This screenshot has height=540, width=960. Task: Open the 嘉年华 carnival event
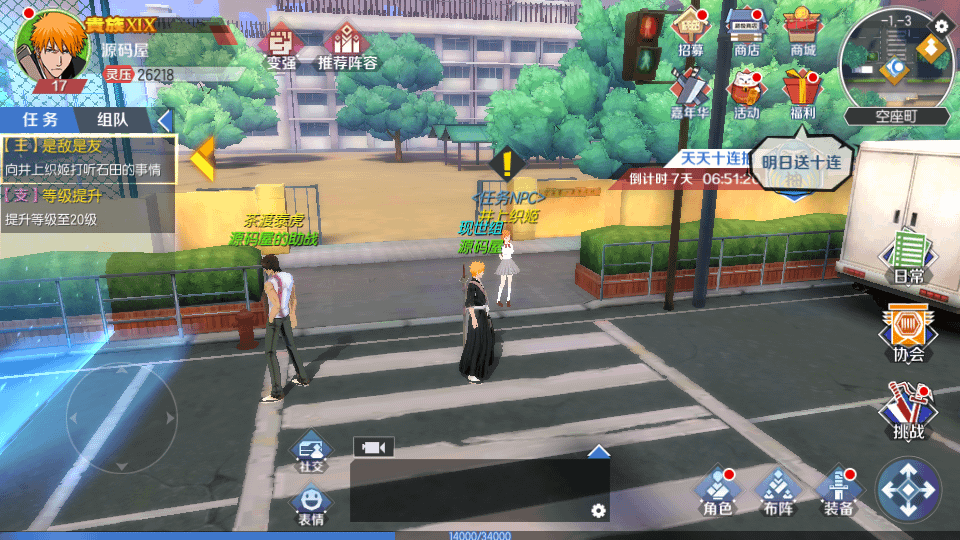pos(690,92)
